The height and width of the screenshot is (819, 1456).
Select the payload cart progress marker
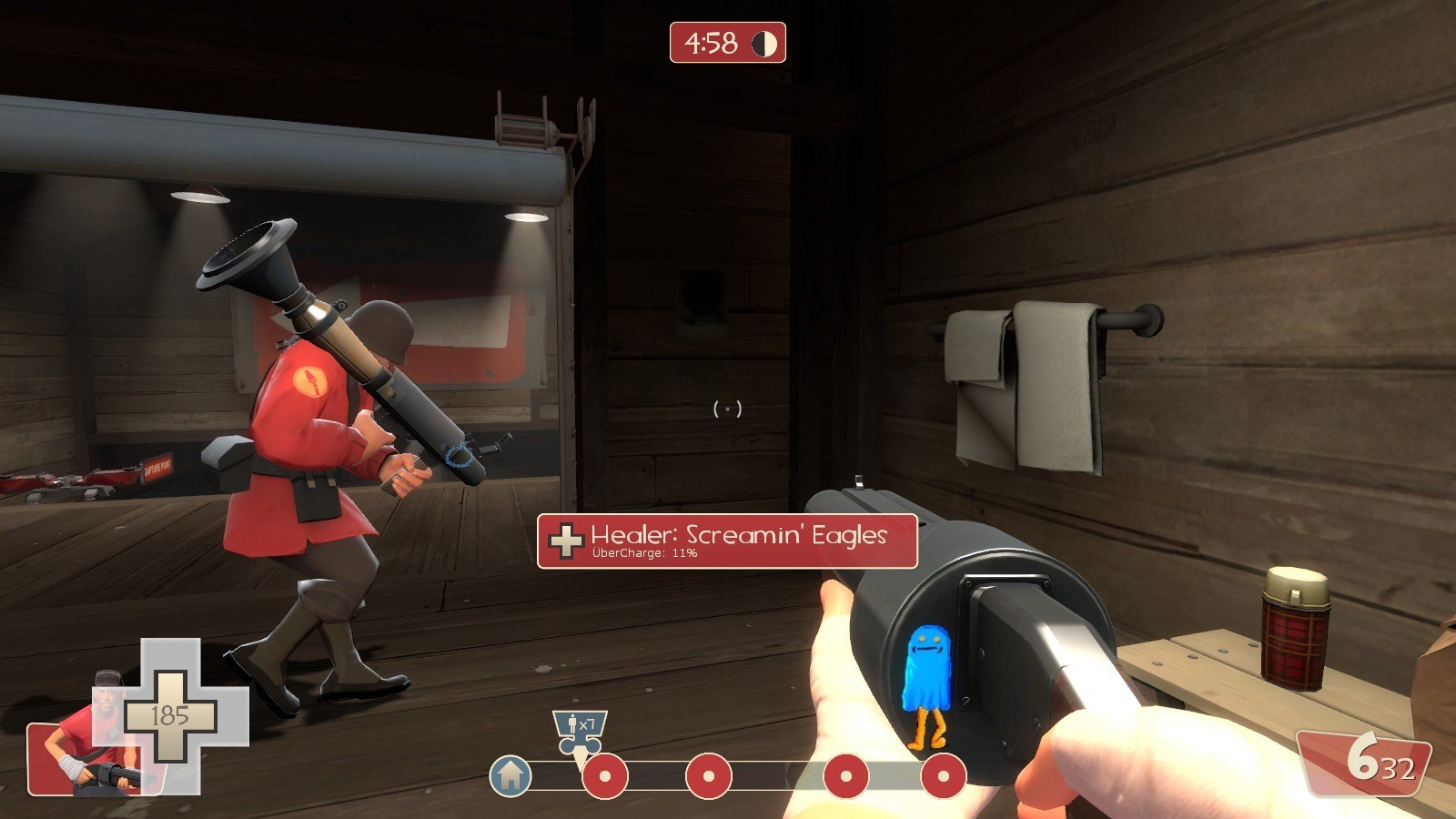(579, 732)
